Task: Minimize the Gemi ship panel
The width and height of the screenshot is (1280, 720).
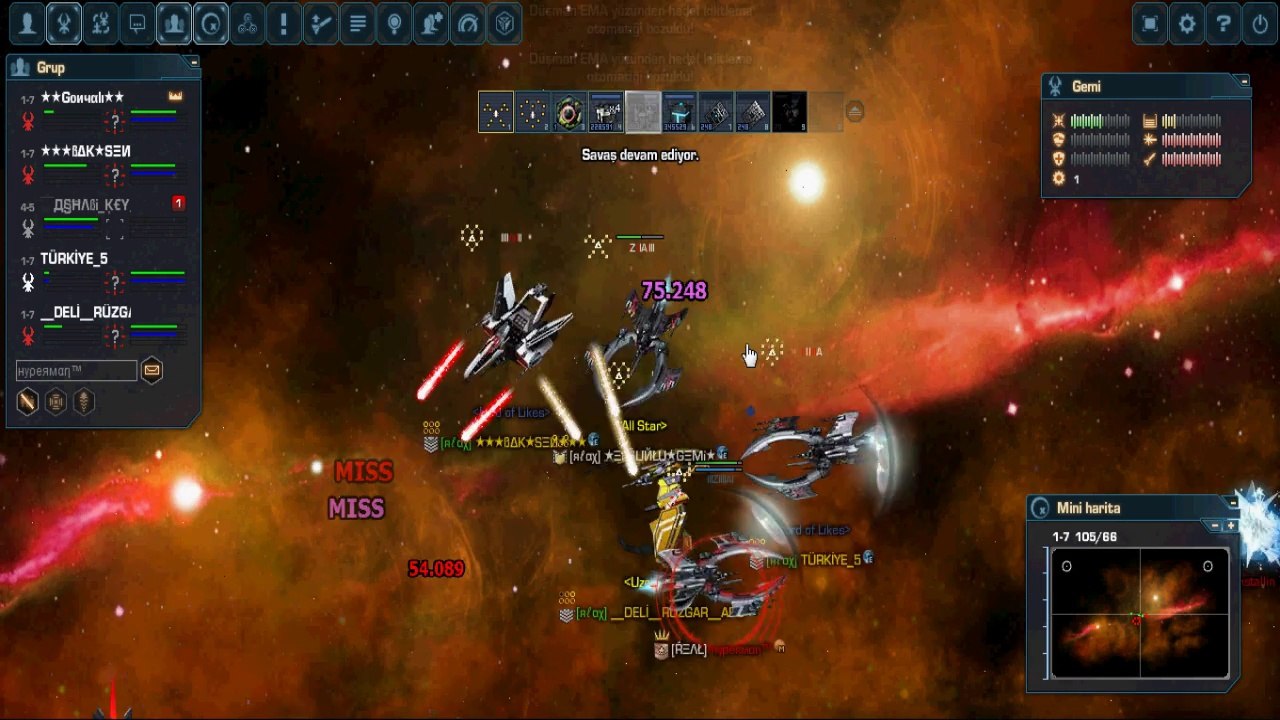Action: tap(1244, 81)
